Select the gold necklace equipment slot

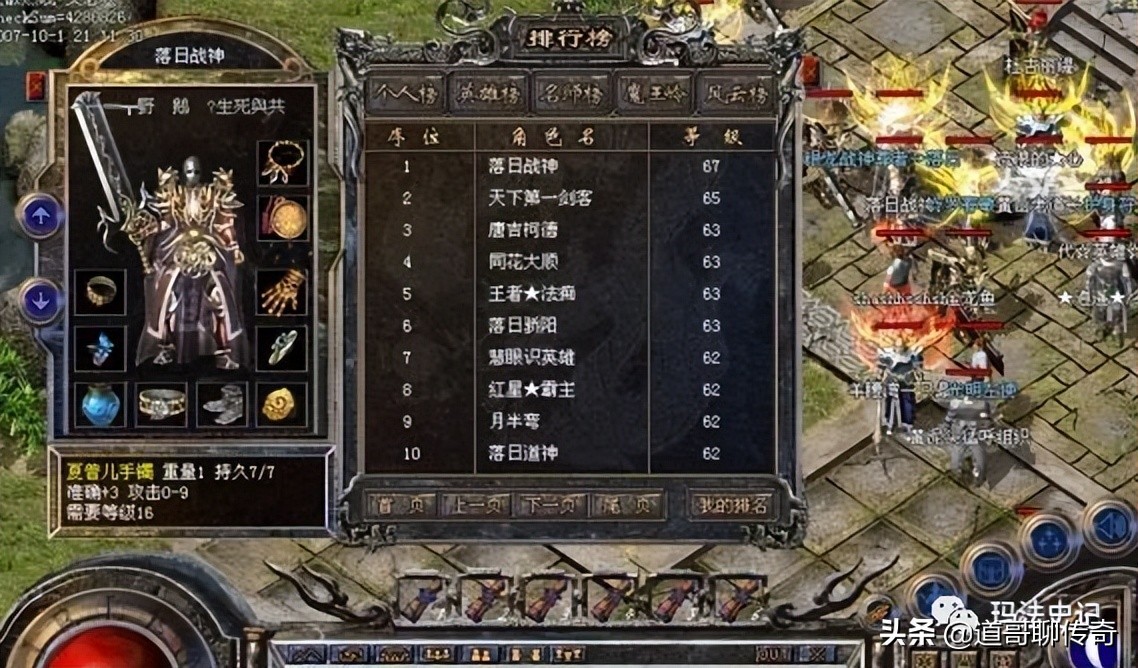(283, 161)
